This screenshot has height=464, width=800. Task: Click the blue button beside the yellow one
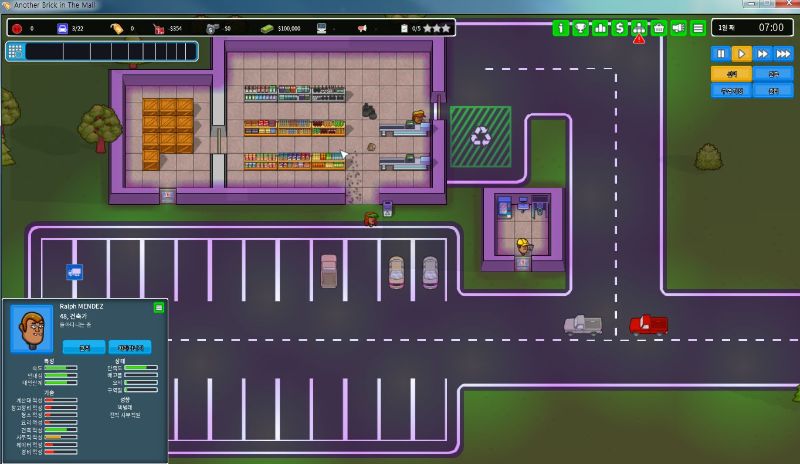(x=773, y=74)
